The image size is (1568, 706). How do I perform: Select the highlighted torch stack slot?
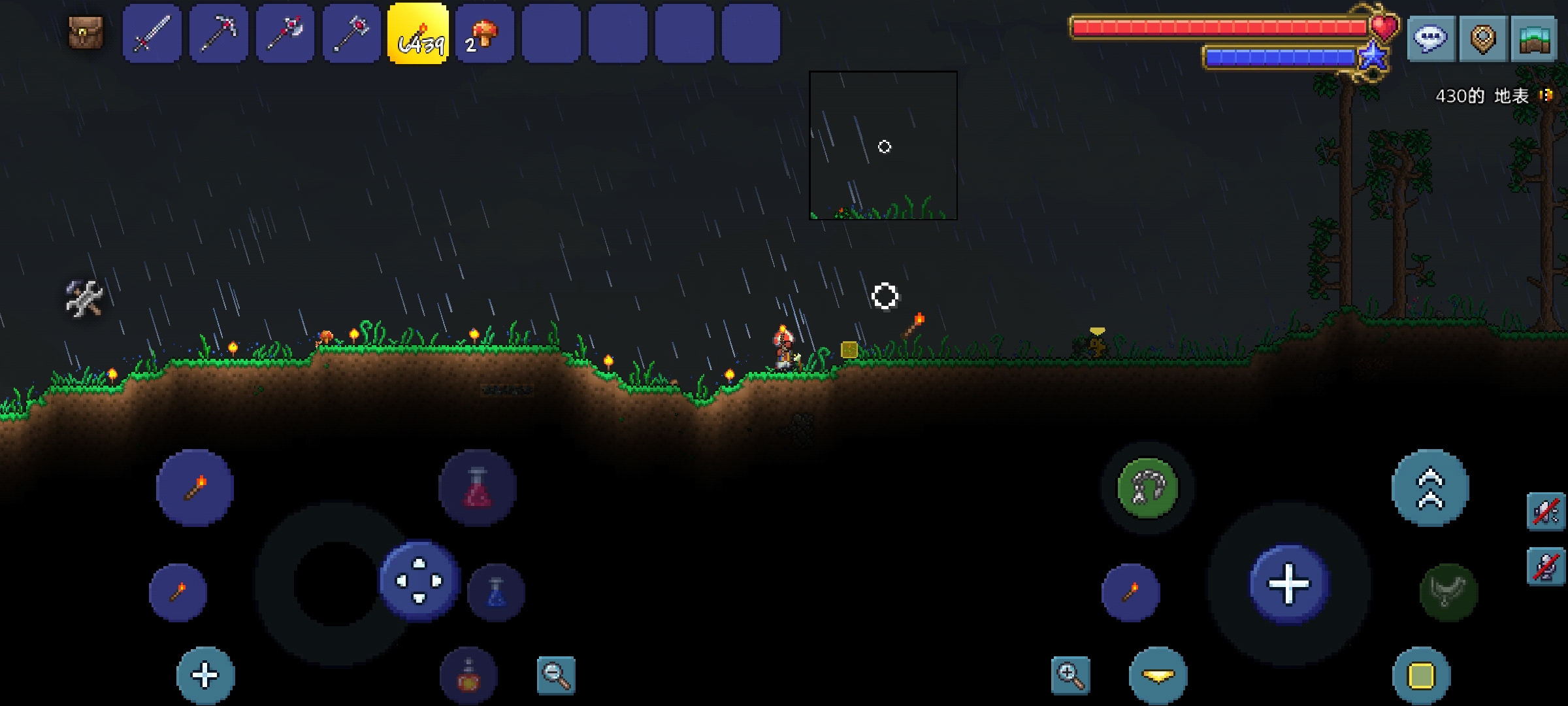coord(419,34)
